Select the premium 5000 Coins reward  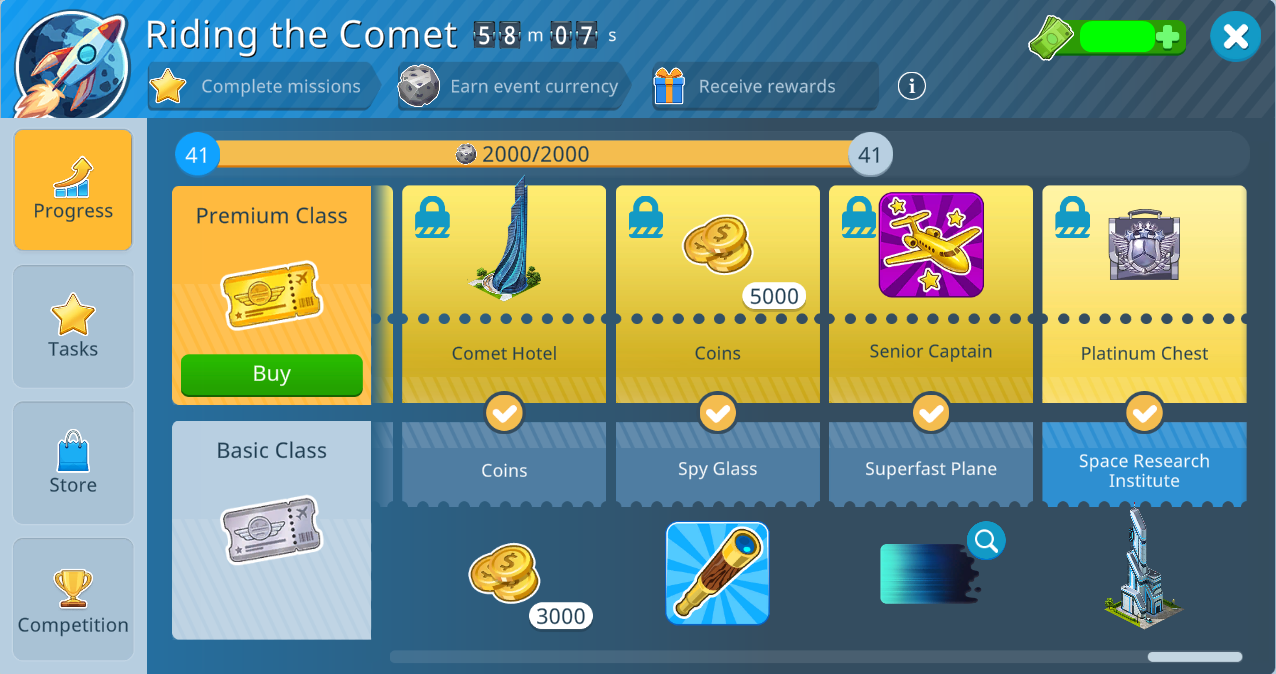718,250
